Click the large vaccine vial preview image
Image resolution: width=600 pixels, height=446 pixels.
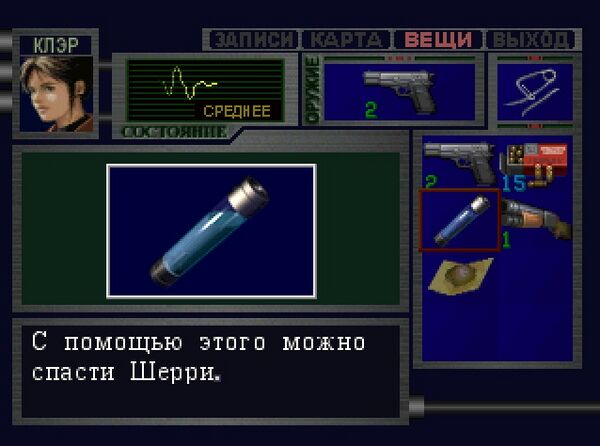(211, 231)
